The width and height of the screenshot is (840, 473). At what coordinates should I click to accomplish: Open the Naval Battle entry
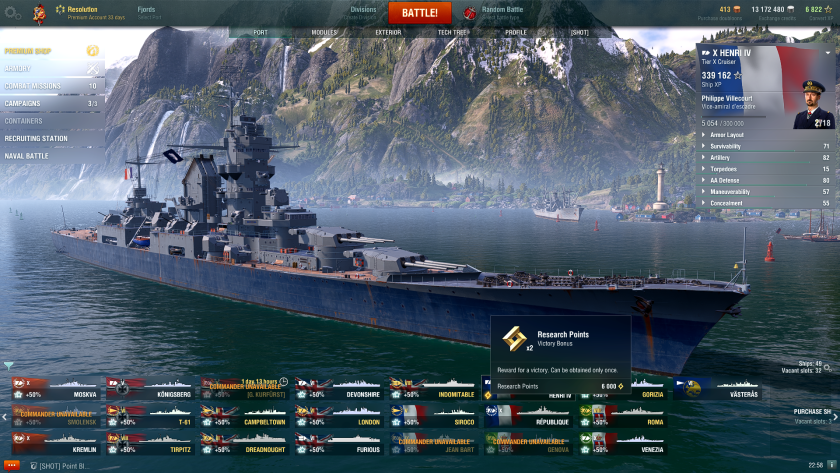(26, 156)
